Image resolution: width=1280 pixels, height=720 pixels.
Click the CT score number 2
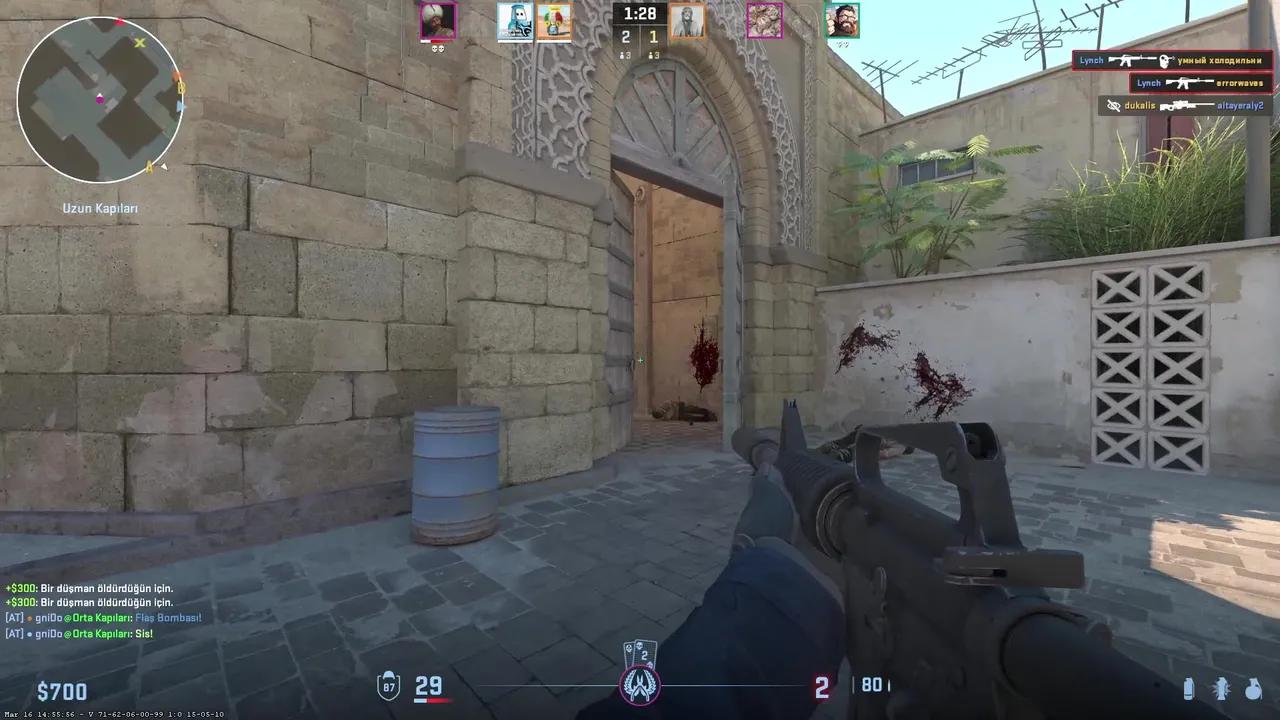(x=625, y=36)
